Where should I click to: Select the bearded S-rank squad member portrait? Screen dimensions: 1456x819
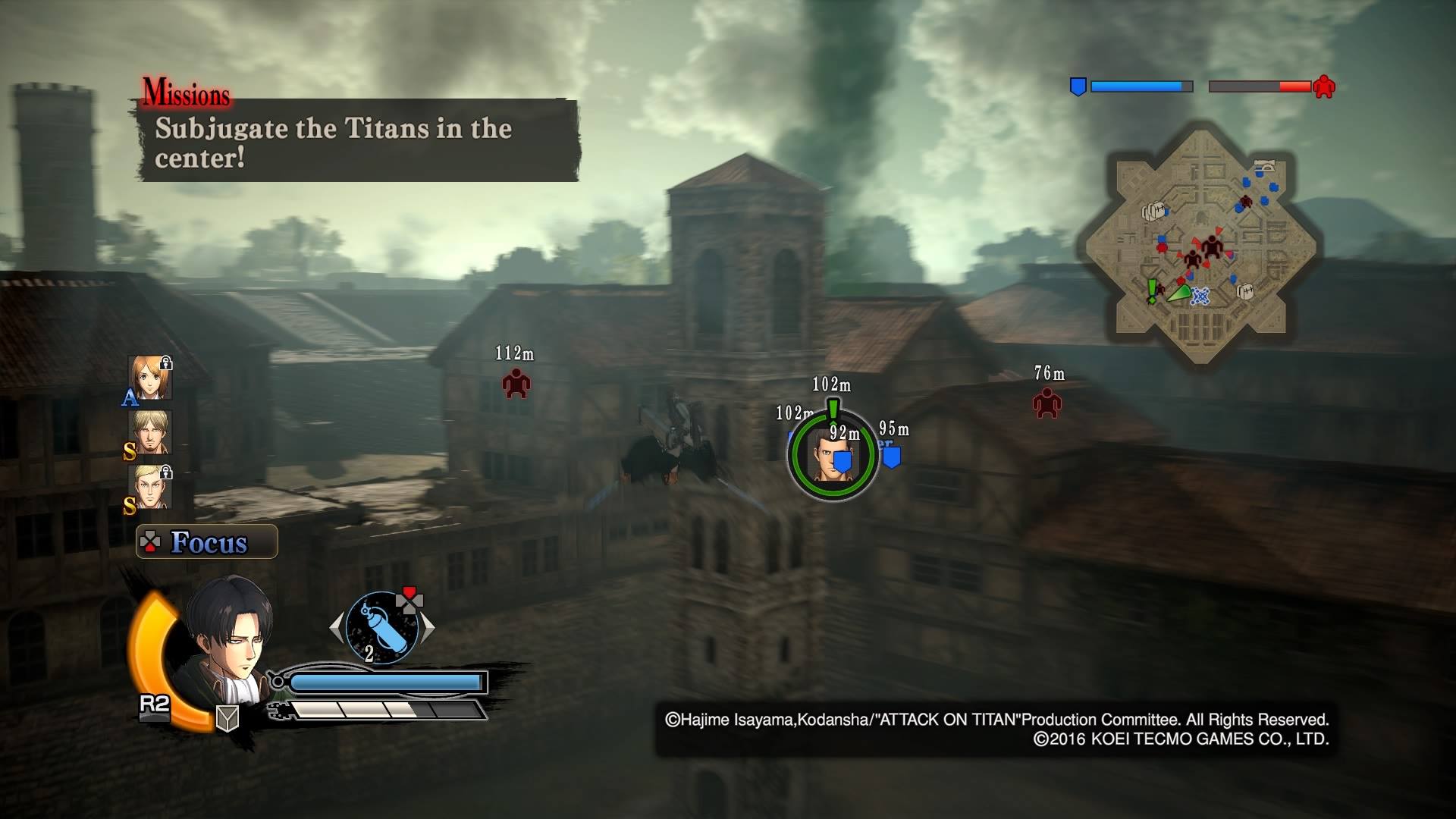pos(150,432)
